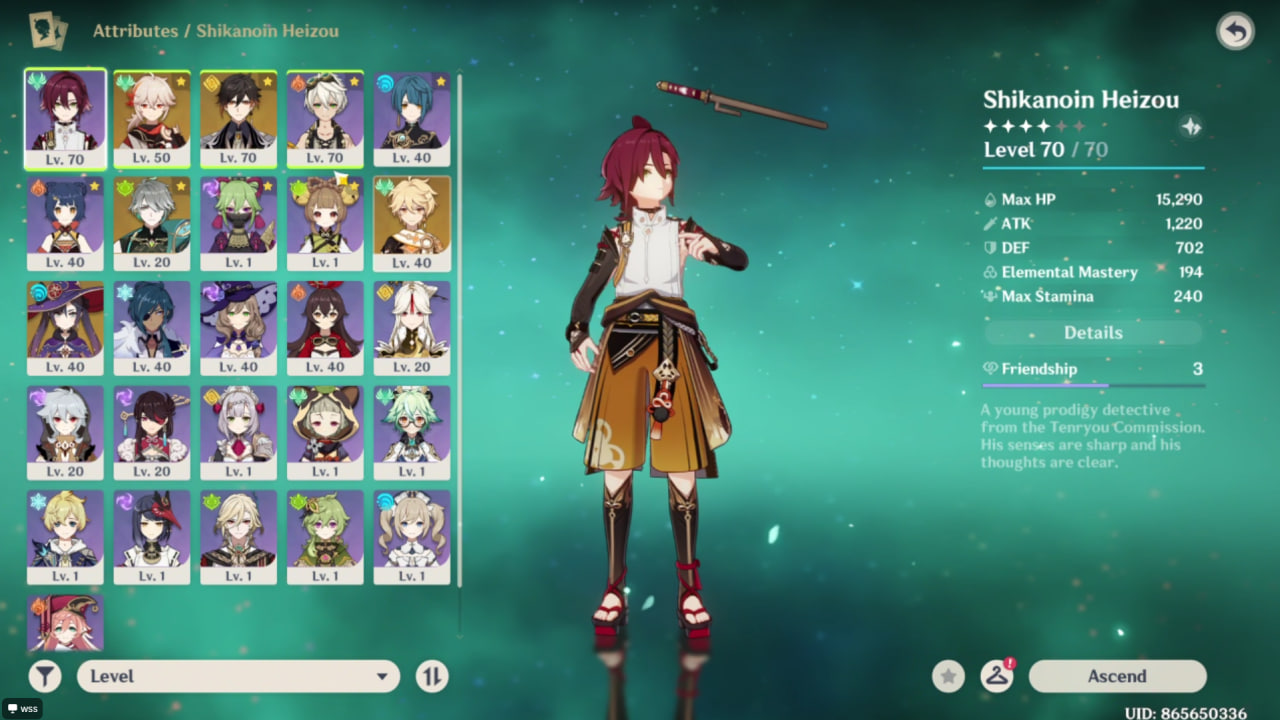
Task: Open the character filter funnel
Action: 45,676
